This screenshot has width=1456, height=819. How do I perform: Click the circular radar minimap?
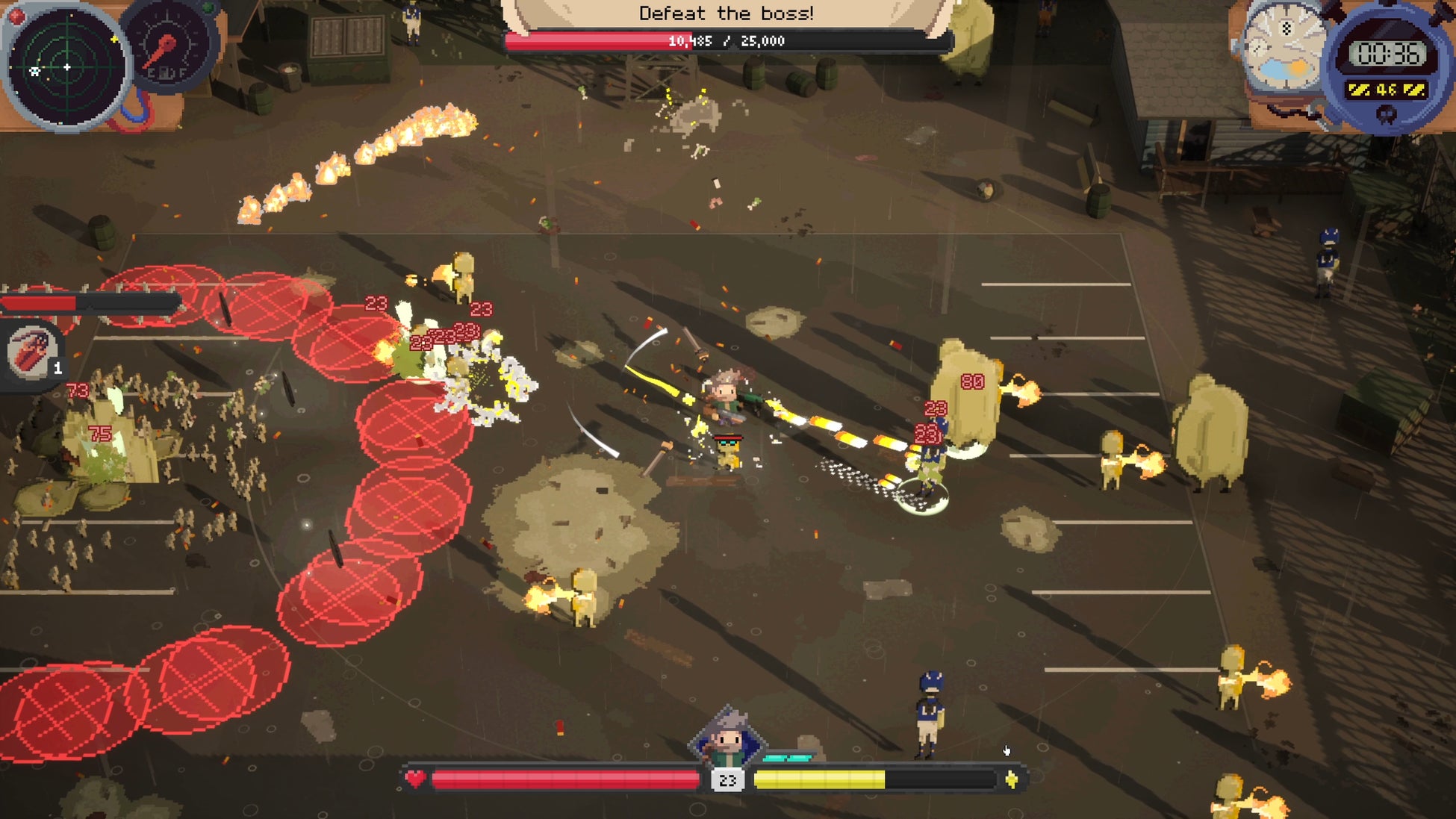pyautogui.click(x=66, y=67)
